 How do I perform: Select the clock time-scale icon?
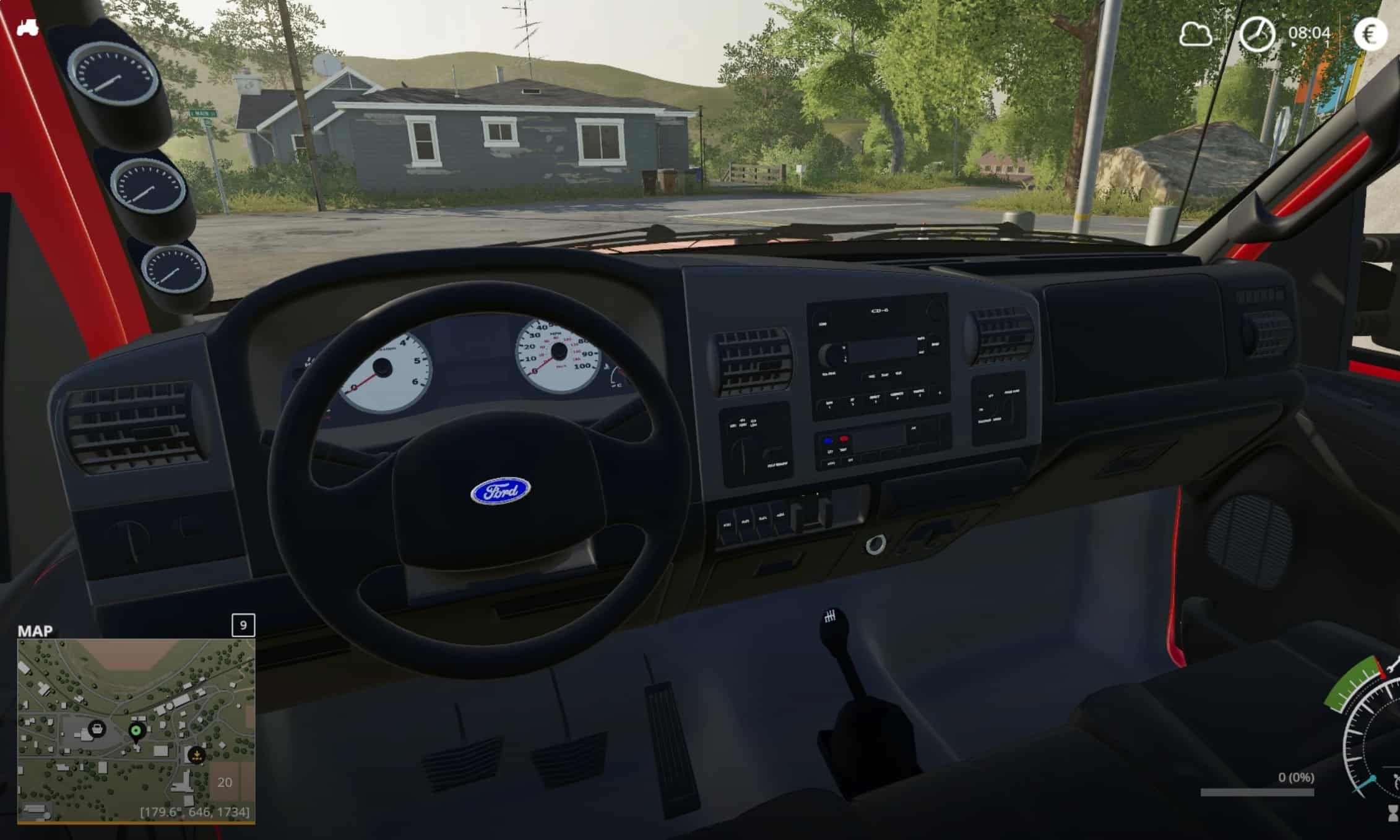1256,33
